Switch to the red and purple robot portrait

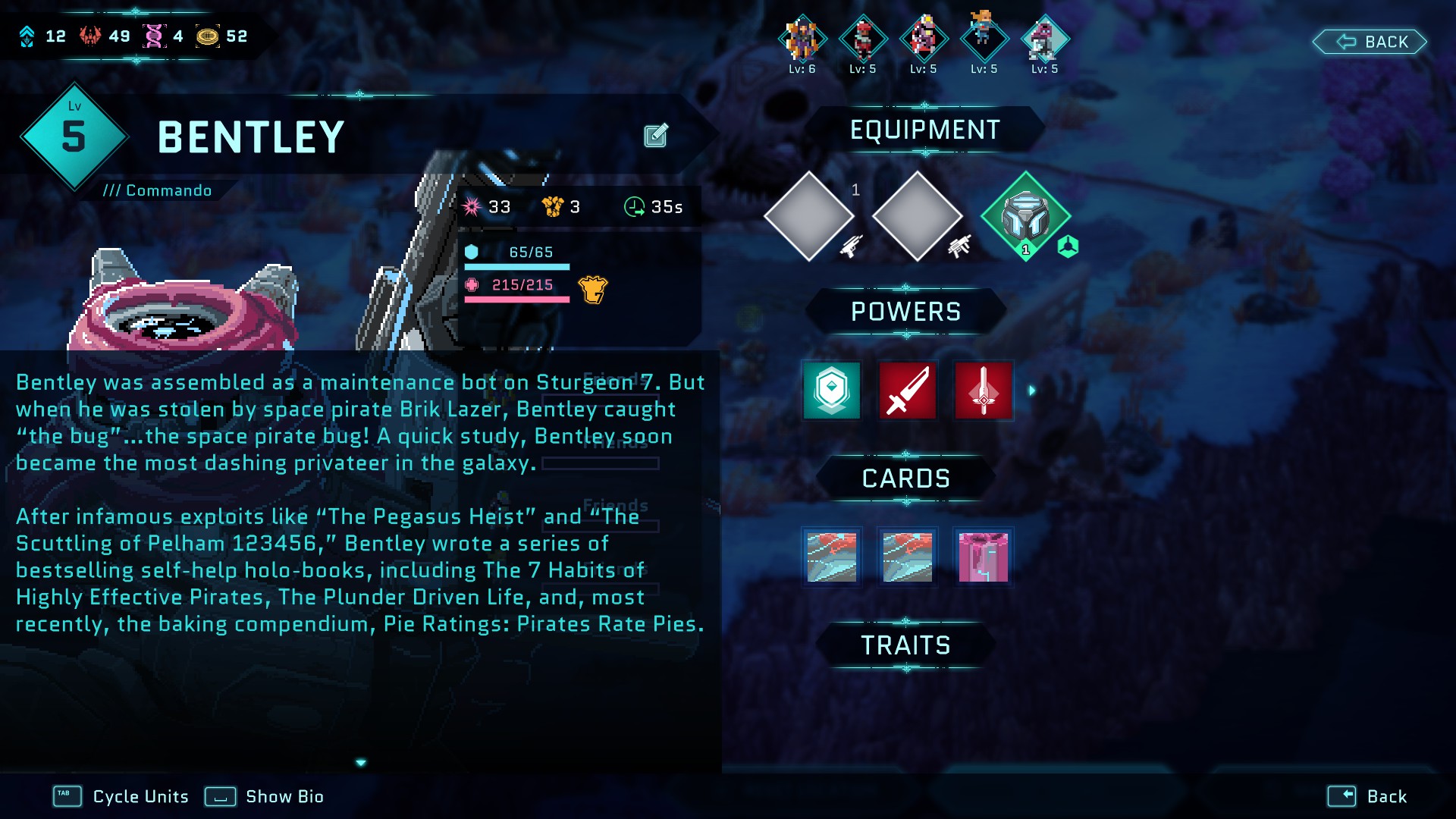923,39
